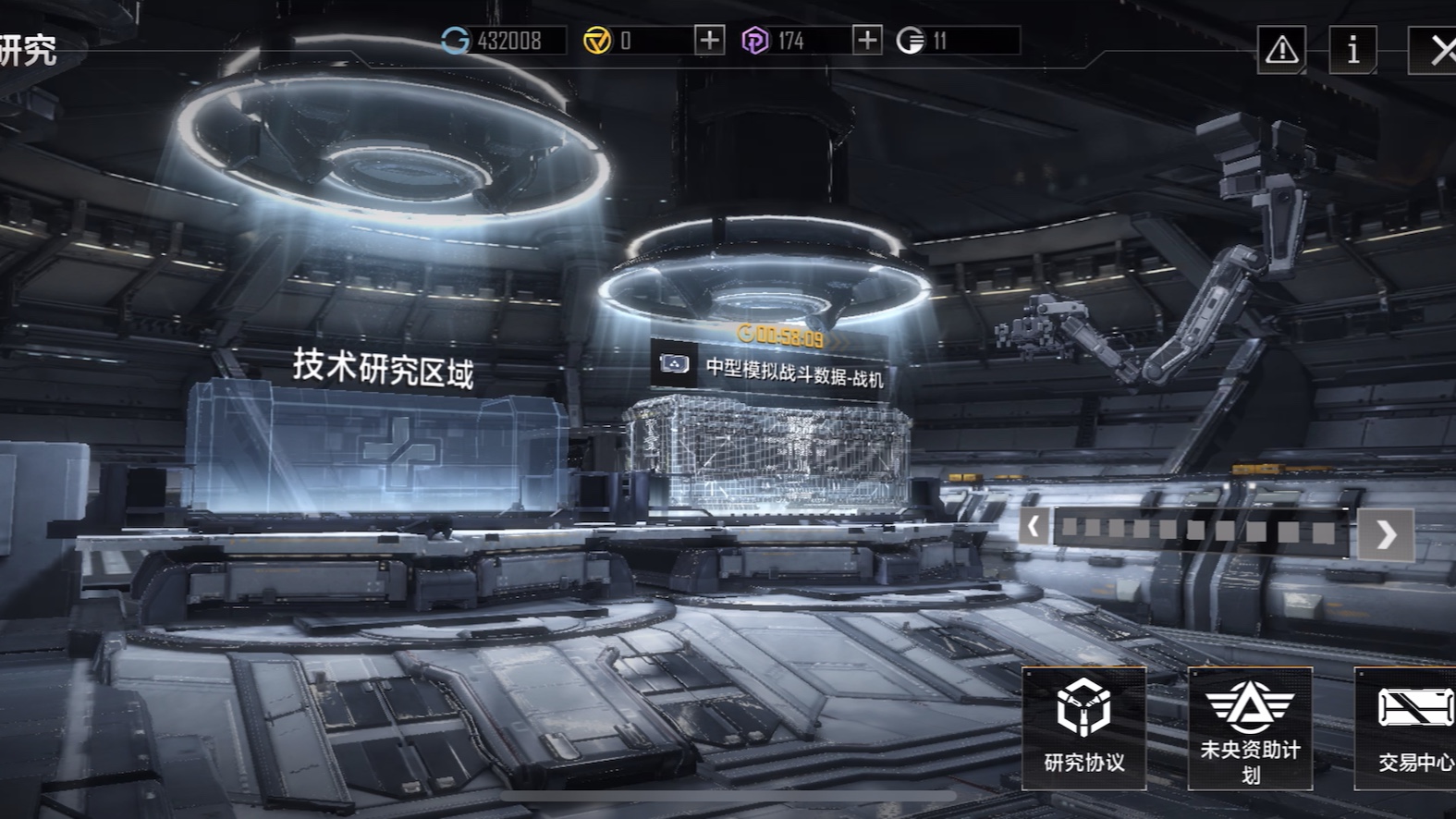Show next page with right arrow

(x=1385, y=534)
